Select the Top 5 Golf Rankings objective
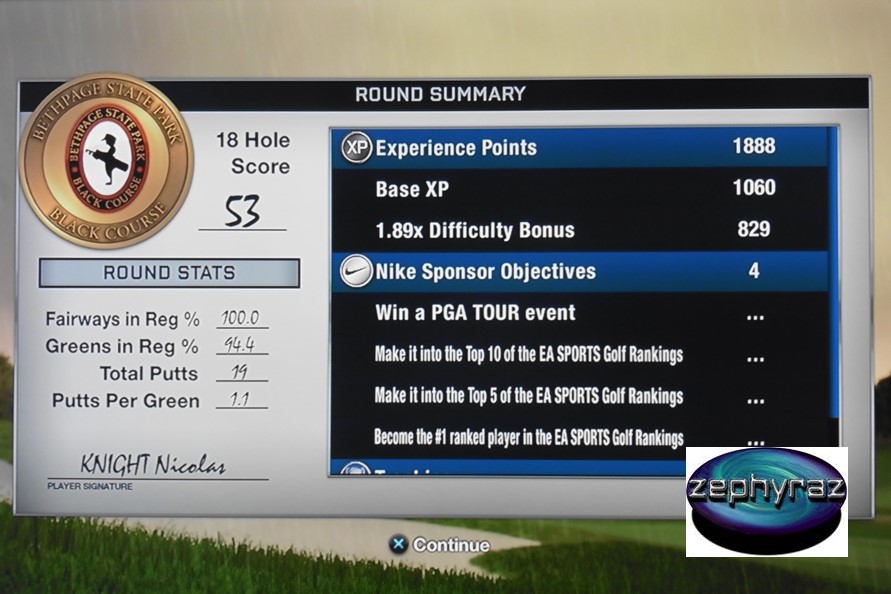Screen dimensions: 891x594 580,396
